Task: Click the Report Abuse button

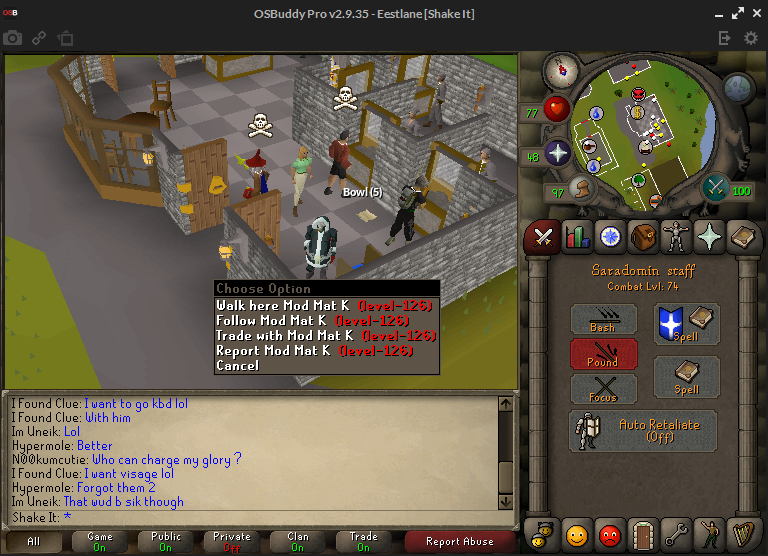Action: coord(460,541)
